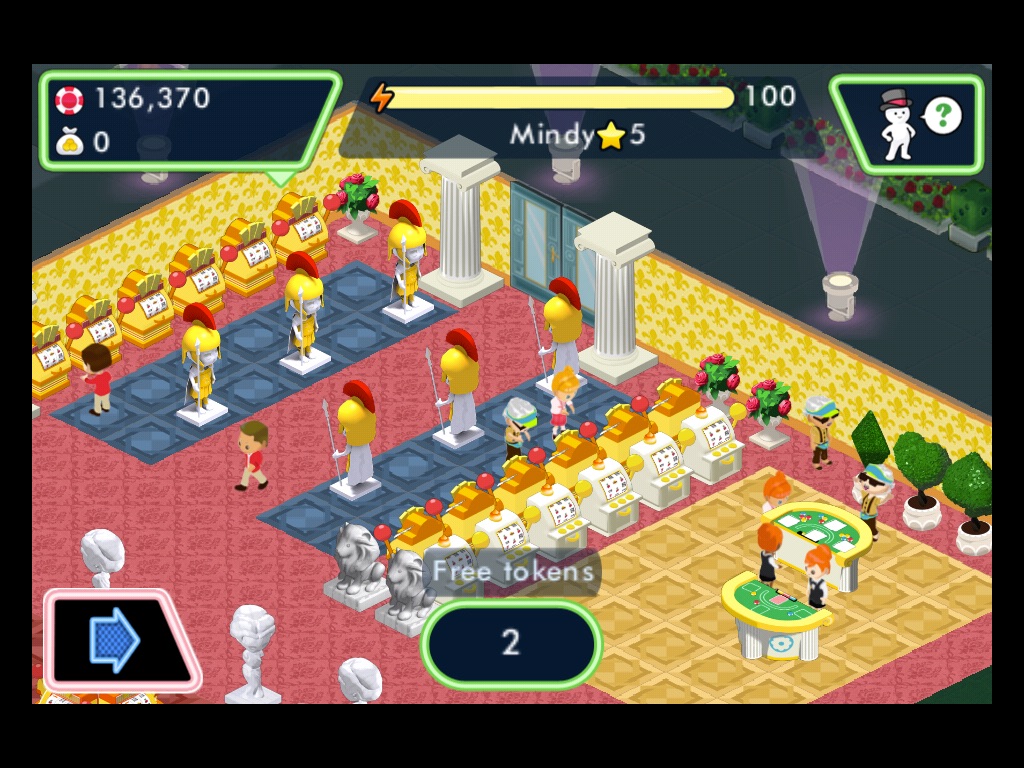
Task: Open the top-hat mascot help panel
Action: 907,124
